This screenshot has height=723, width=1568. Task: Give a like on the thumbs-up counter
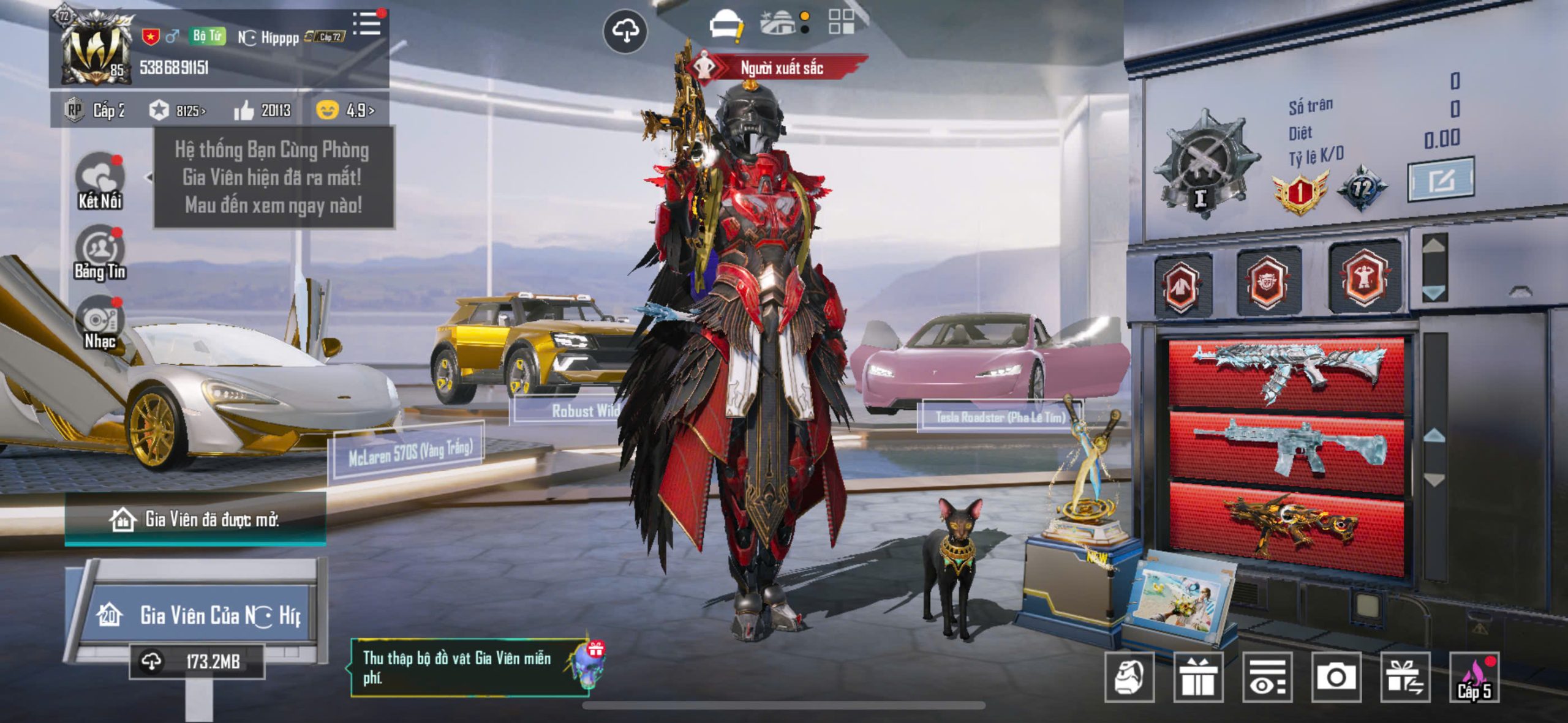tap(262, 111)
